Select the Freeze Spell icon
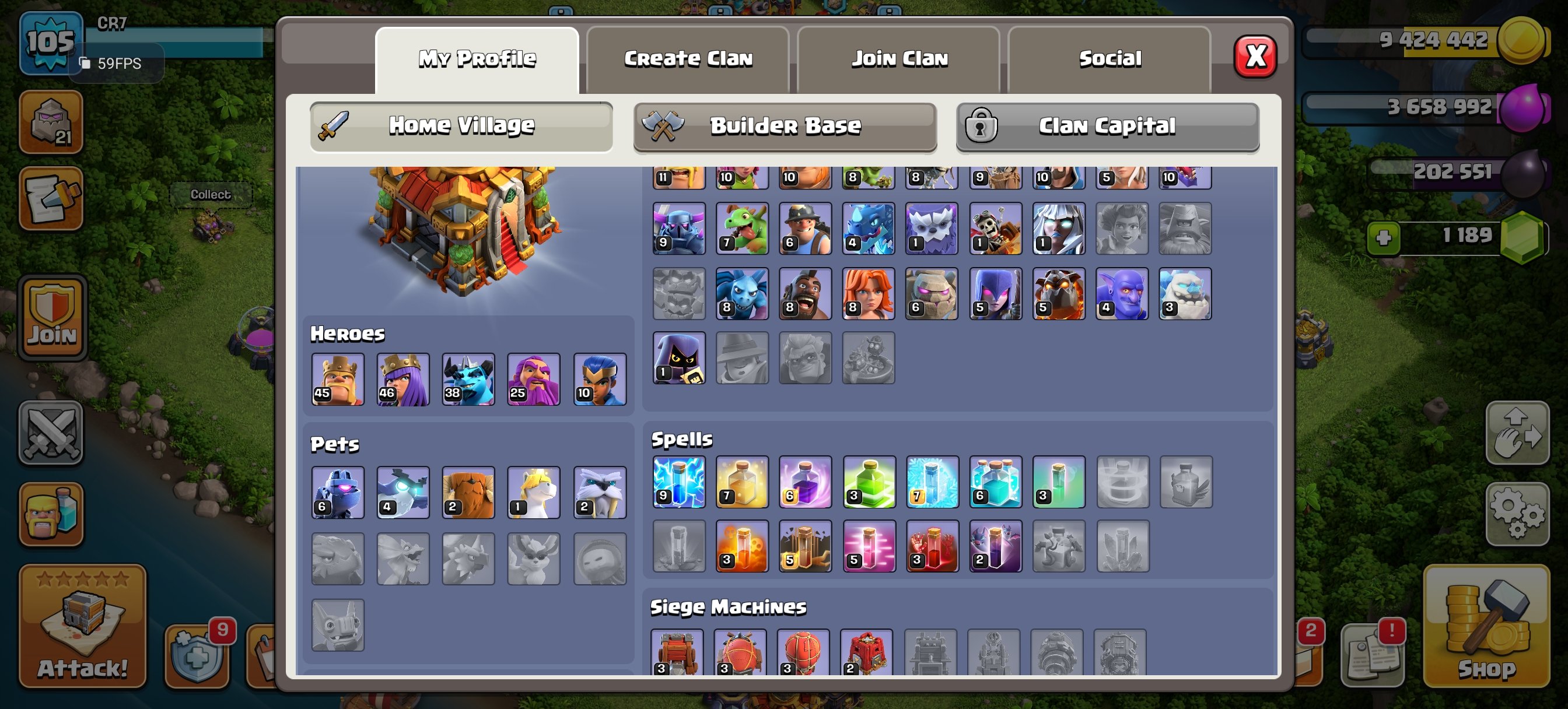The width and height of the screenshot is (1568, 709). coord(933,482)
